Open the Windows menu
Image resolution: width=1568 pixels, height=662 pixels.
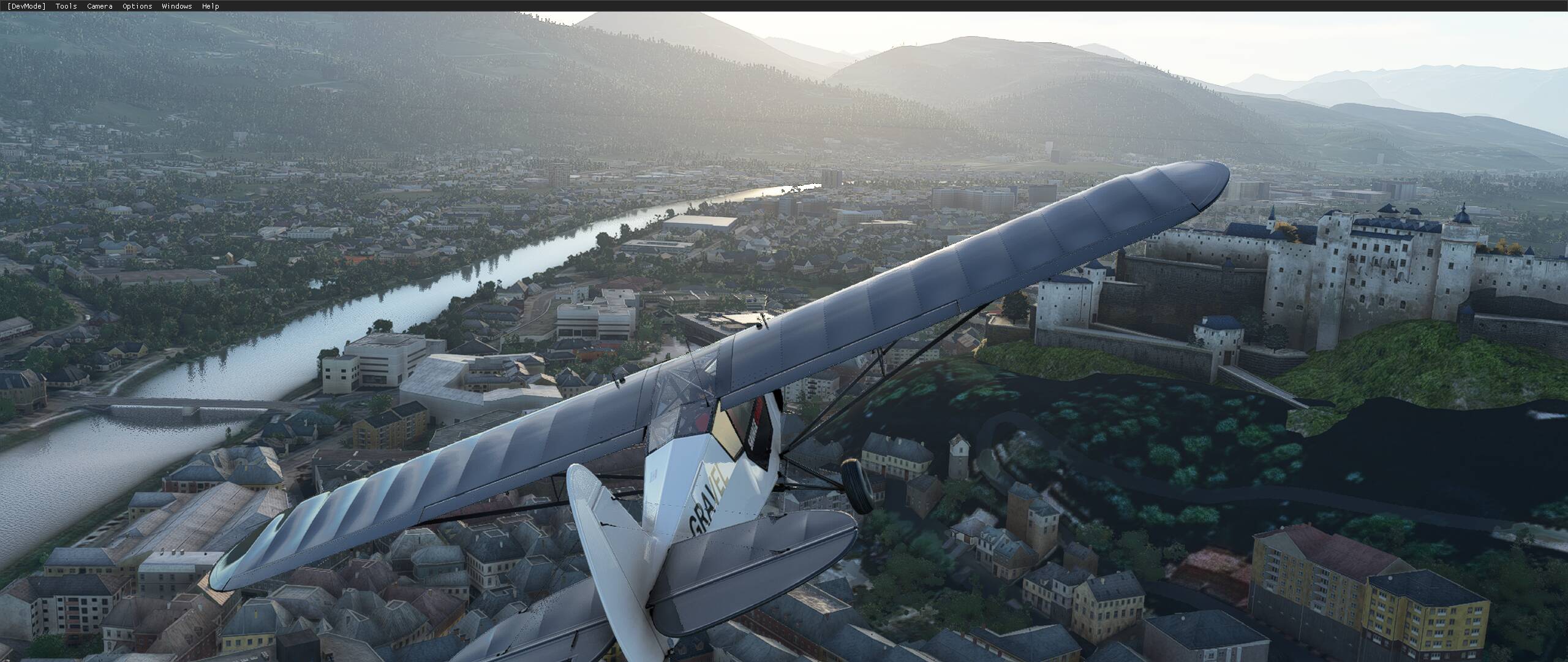point(177,6)
